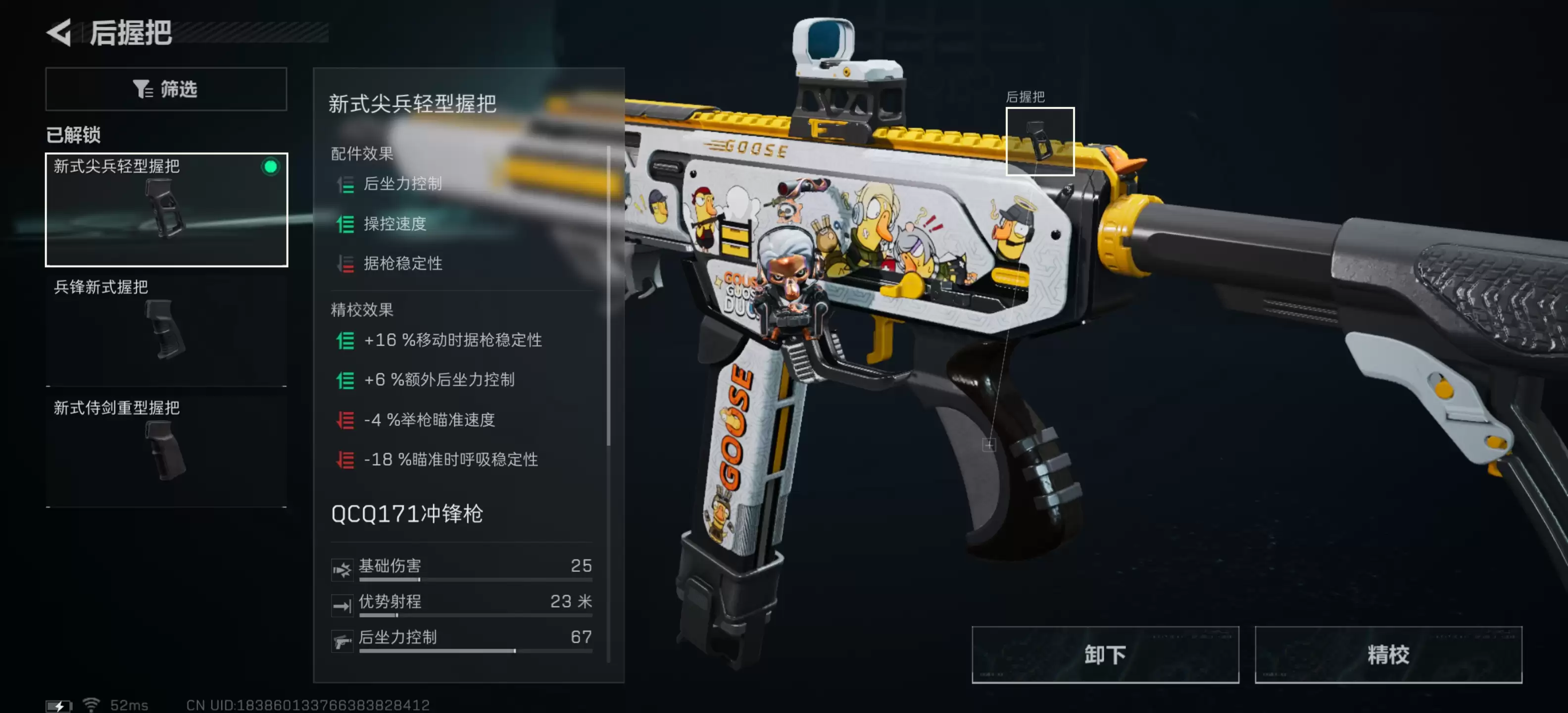Open the 筛选 filter button
The image size is (1568, 713).
click(166, 89)
